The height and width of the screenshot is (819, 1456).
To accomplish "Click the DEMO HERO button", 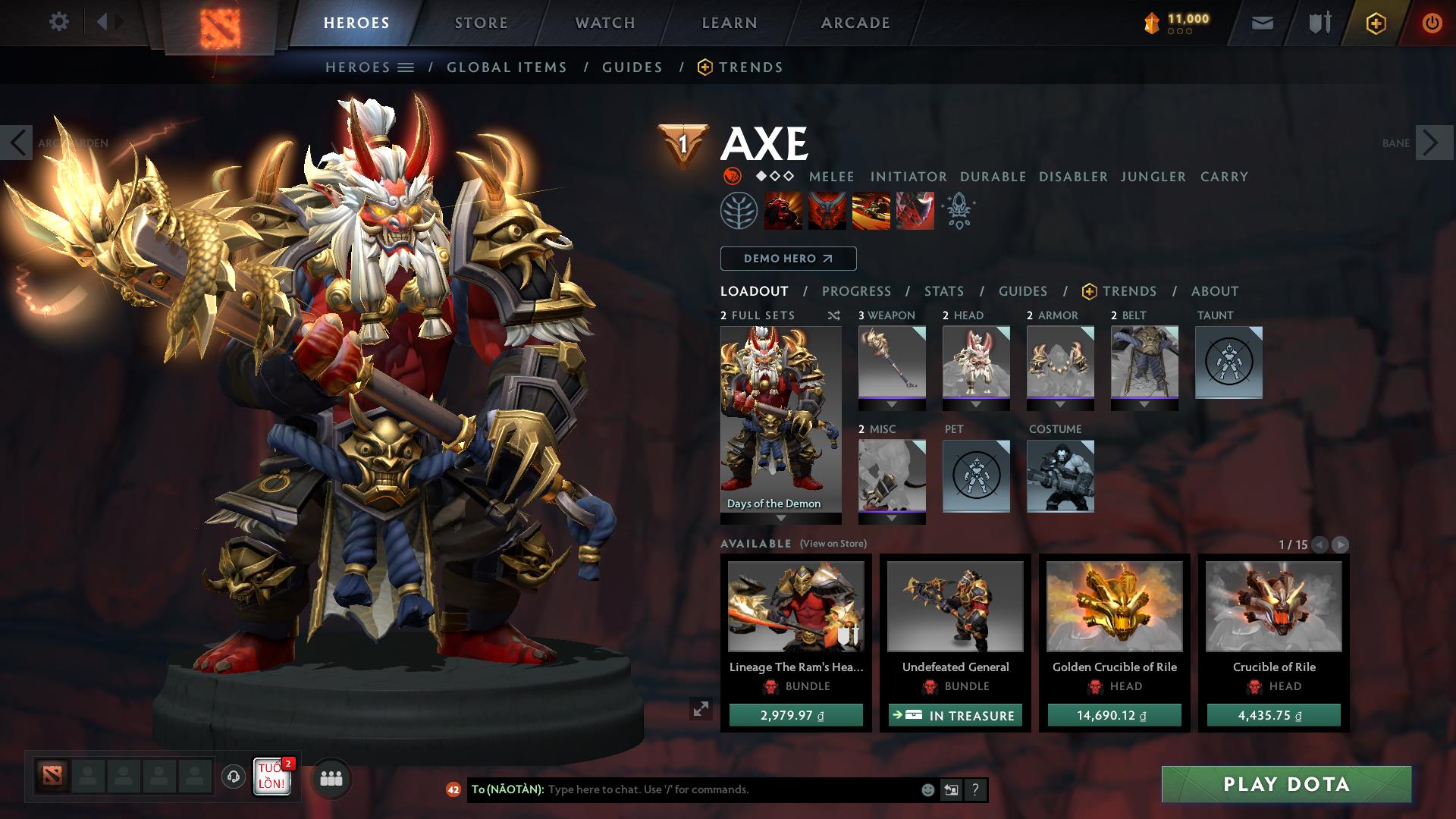I will point(786,258).
